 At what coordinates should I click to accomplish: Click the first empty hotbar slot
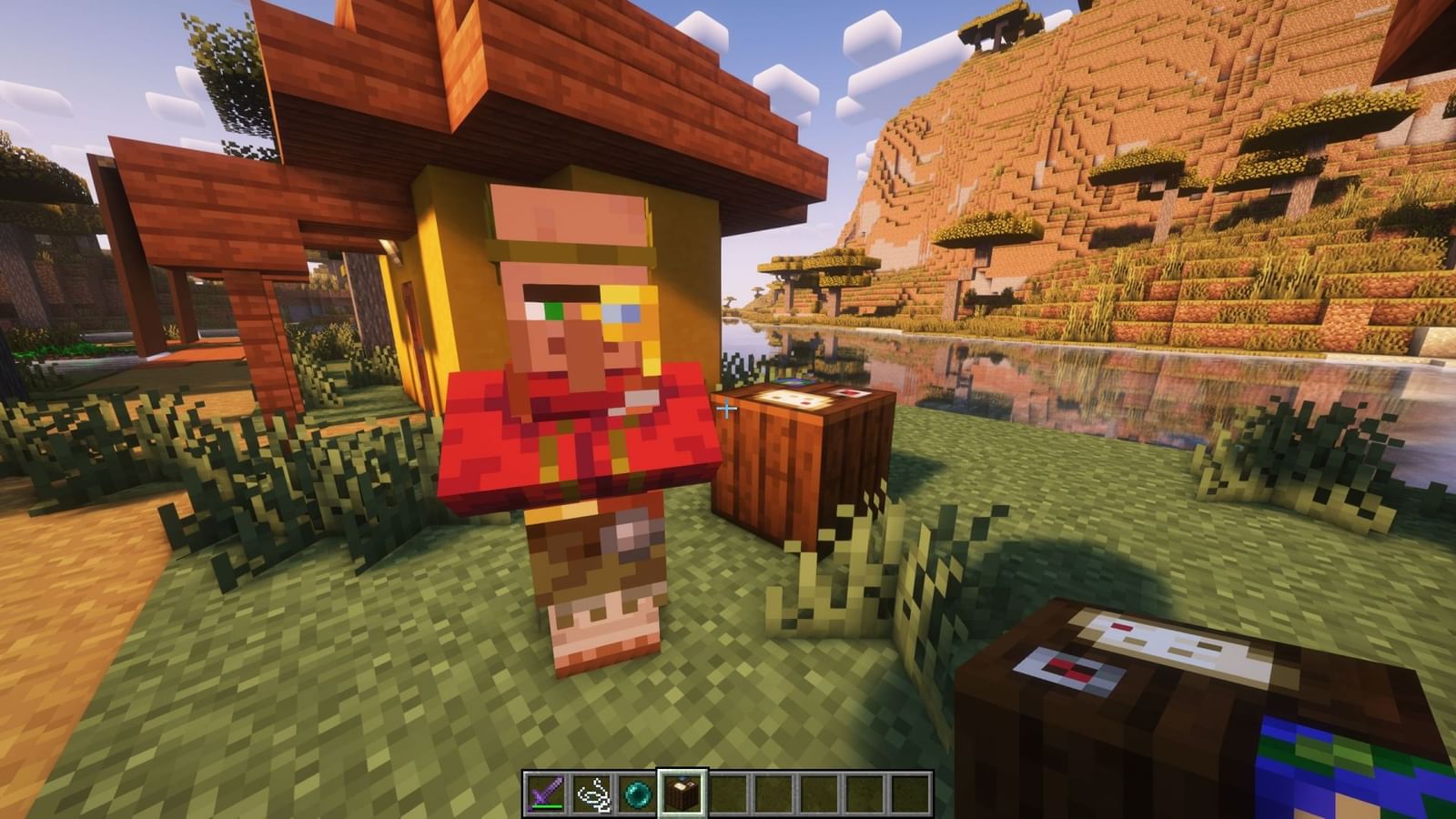729,790
